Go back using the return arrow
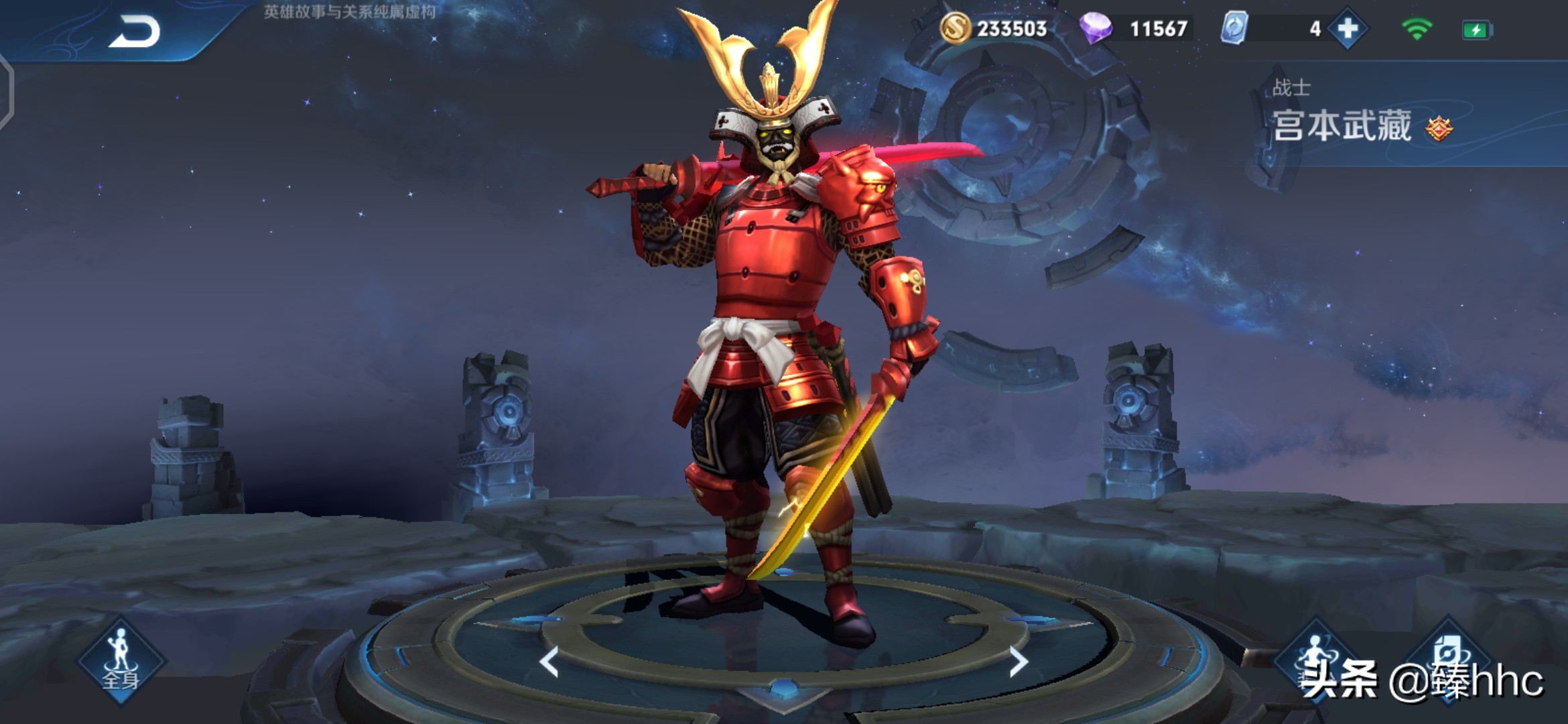Image resolution: width=1568 pixels, height=724 pixels. (x=135, y=32)
